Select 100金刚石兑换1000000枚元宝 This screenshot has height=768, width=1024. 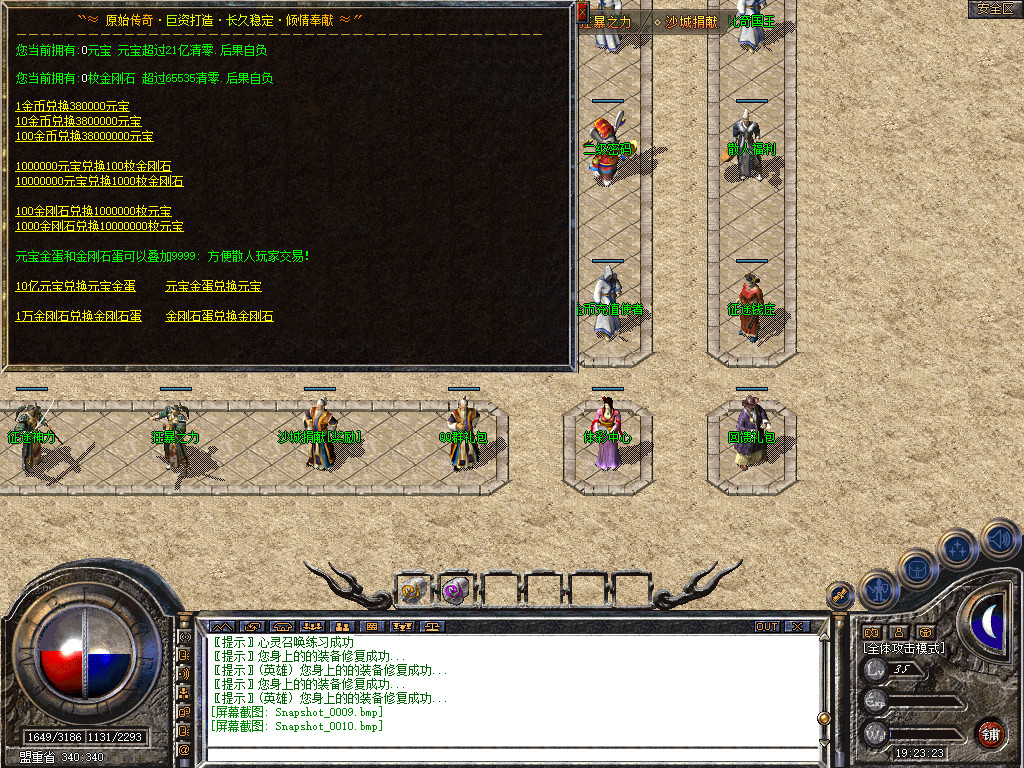coord(93,211)
